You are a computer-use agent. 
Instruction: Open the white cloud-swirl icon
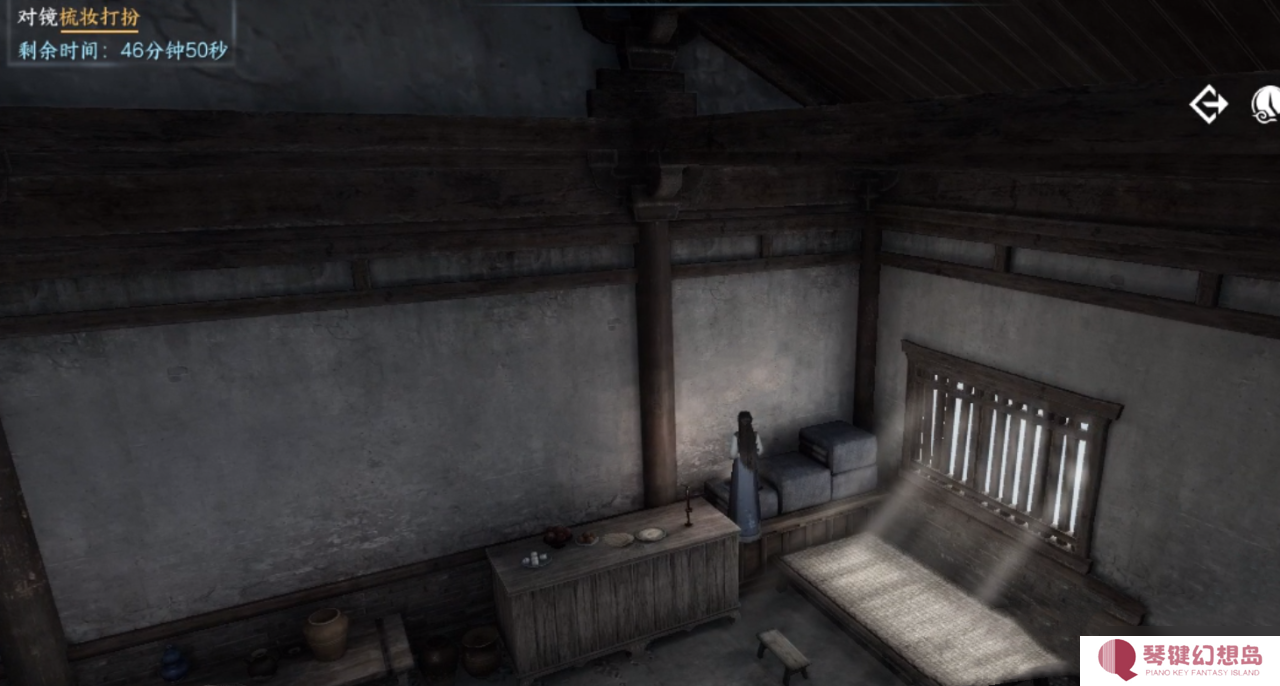tap(1266, 104)
